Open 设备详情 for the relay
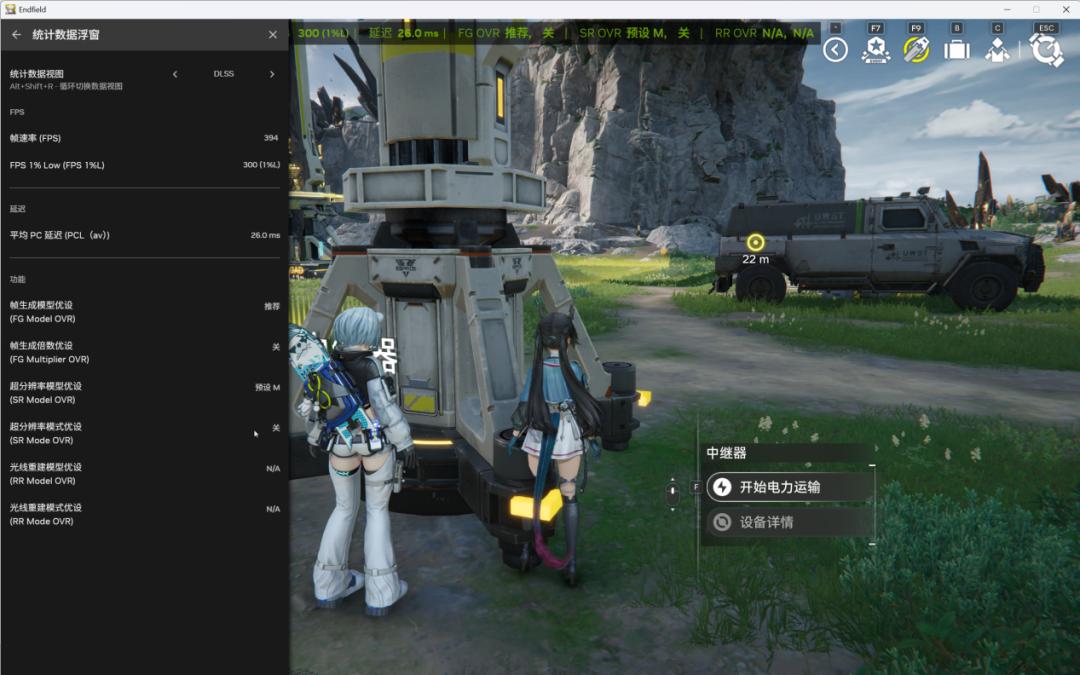Screen dimensions: 1080x675 click(789, 522)
